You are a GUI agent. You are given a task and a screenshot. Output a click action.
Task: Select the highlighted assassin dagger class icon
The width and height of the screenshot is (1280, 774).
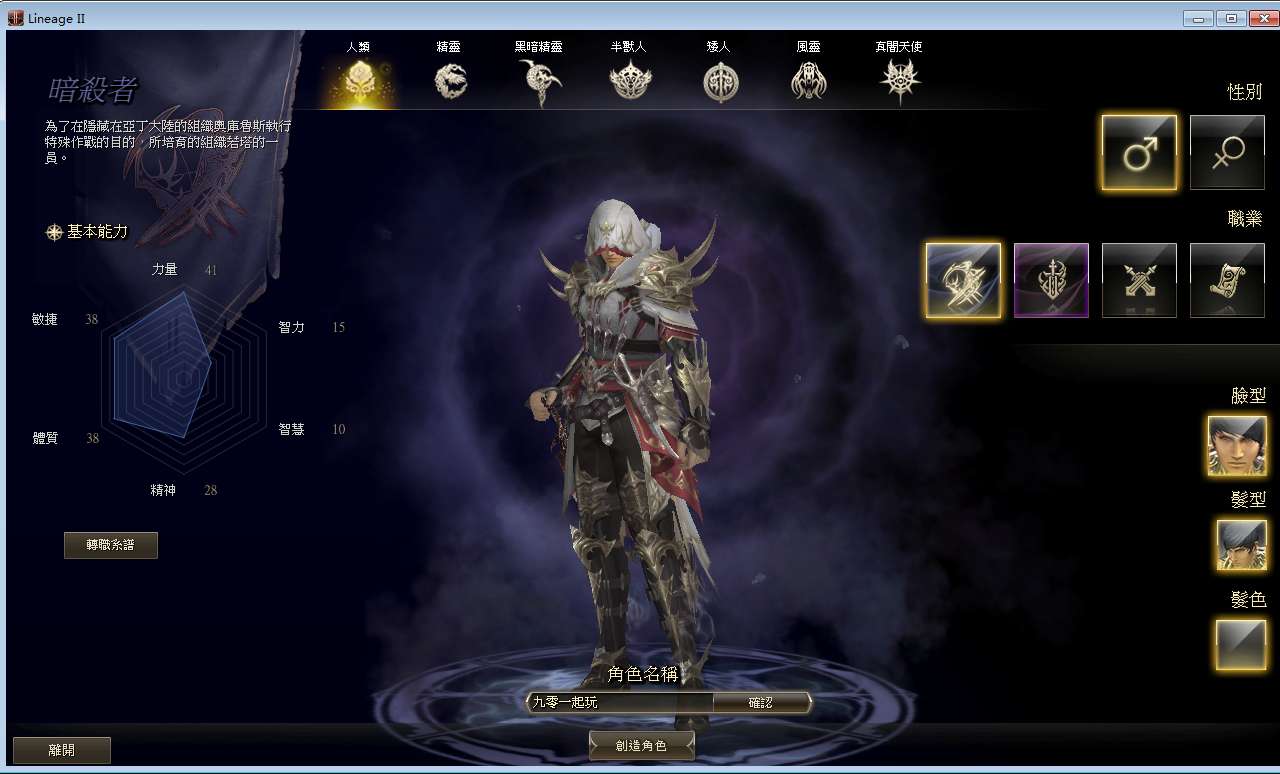pyautogui.click(x=963, y=280)
